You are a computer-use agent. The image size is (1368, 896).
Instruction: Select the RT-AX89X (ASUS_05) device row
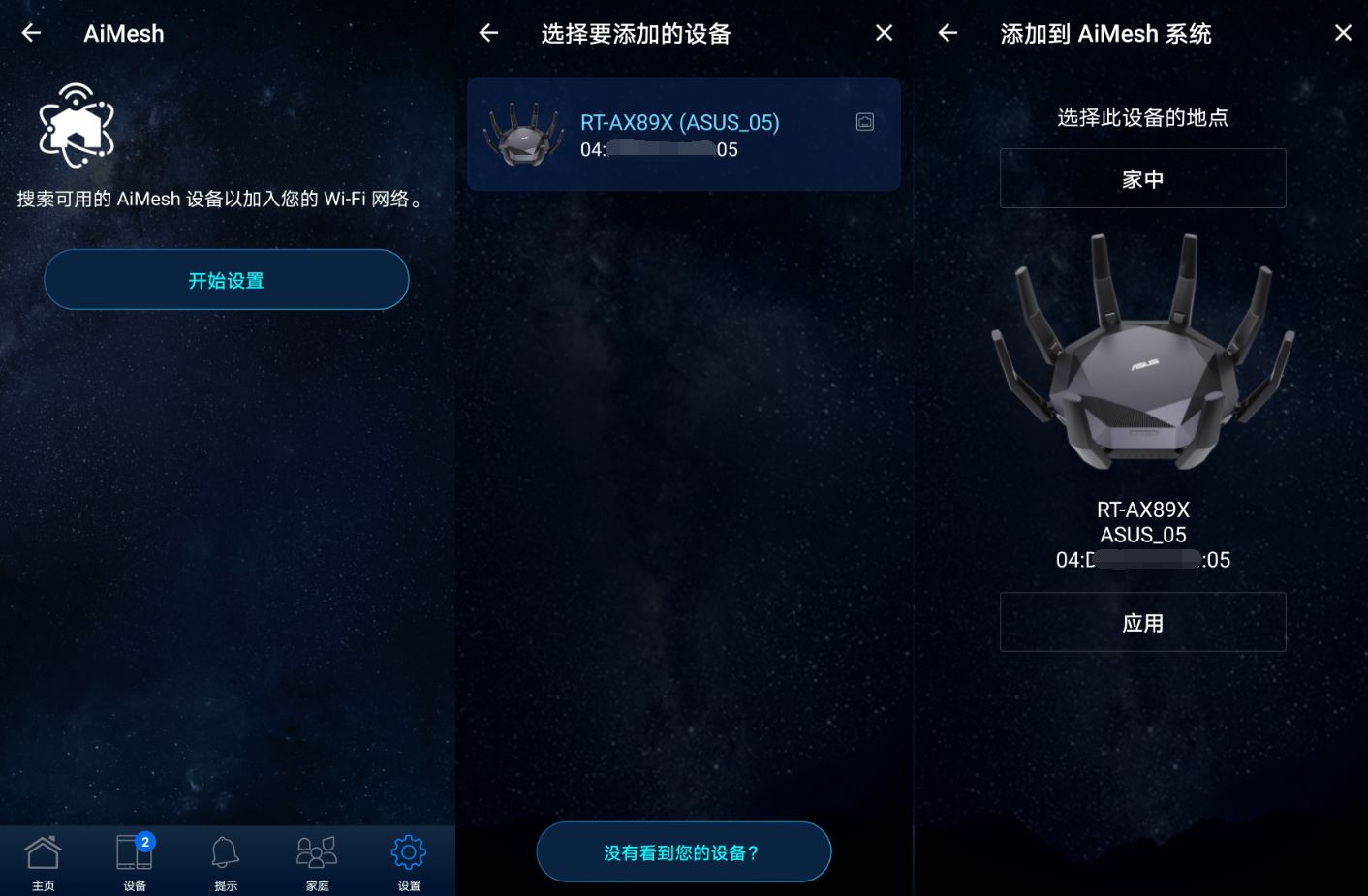point(683,135)
